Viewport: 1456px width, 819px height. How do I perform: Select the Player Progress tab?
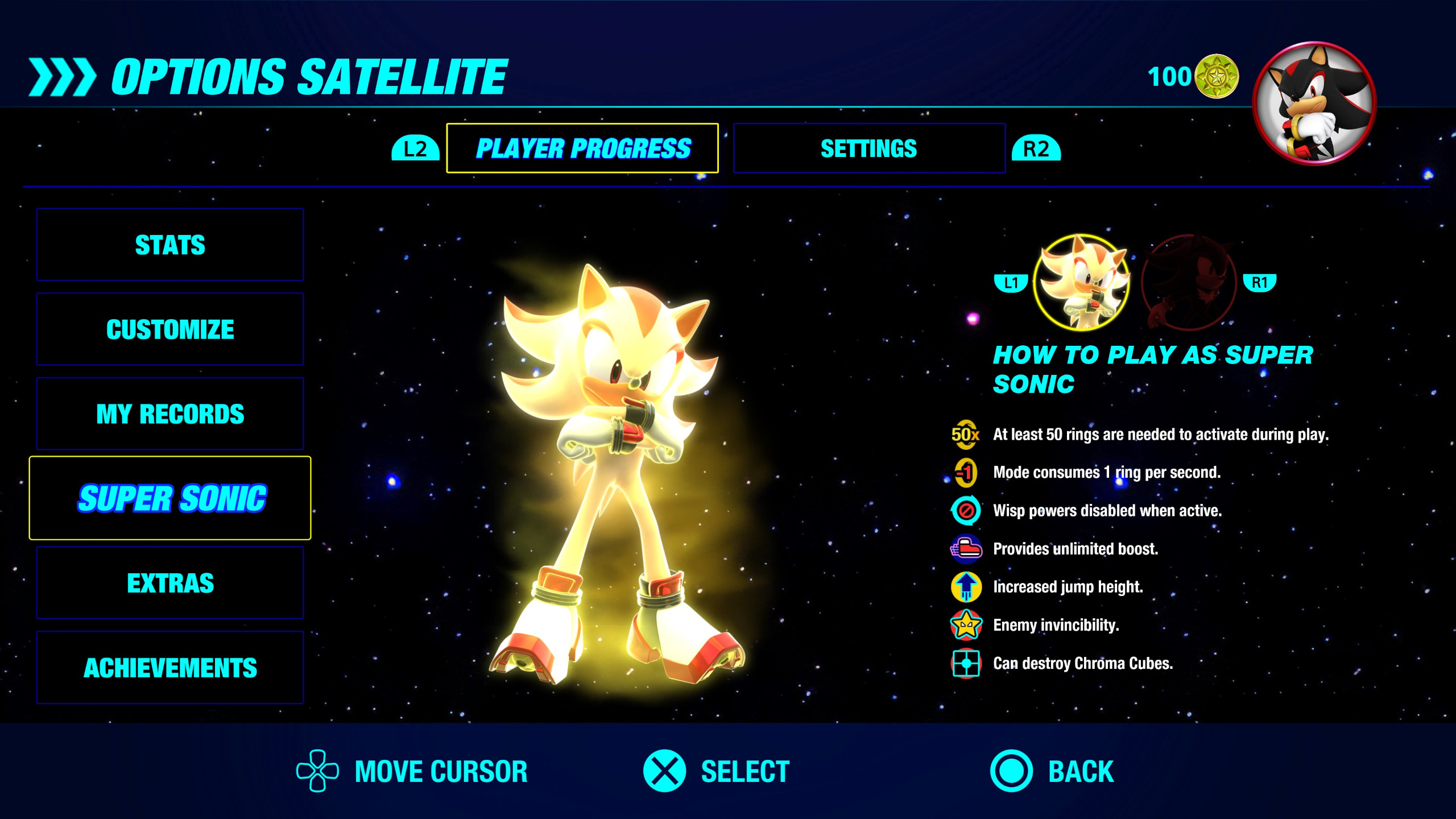[583, 148]
